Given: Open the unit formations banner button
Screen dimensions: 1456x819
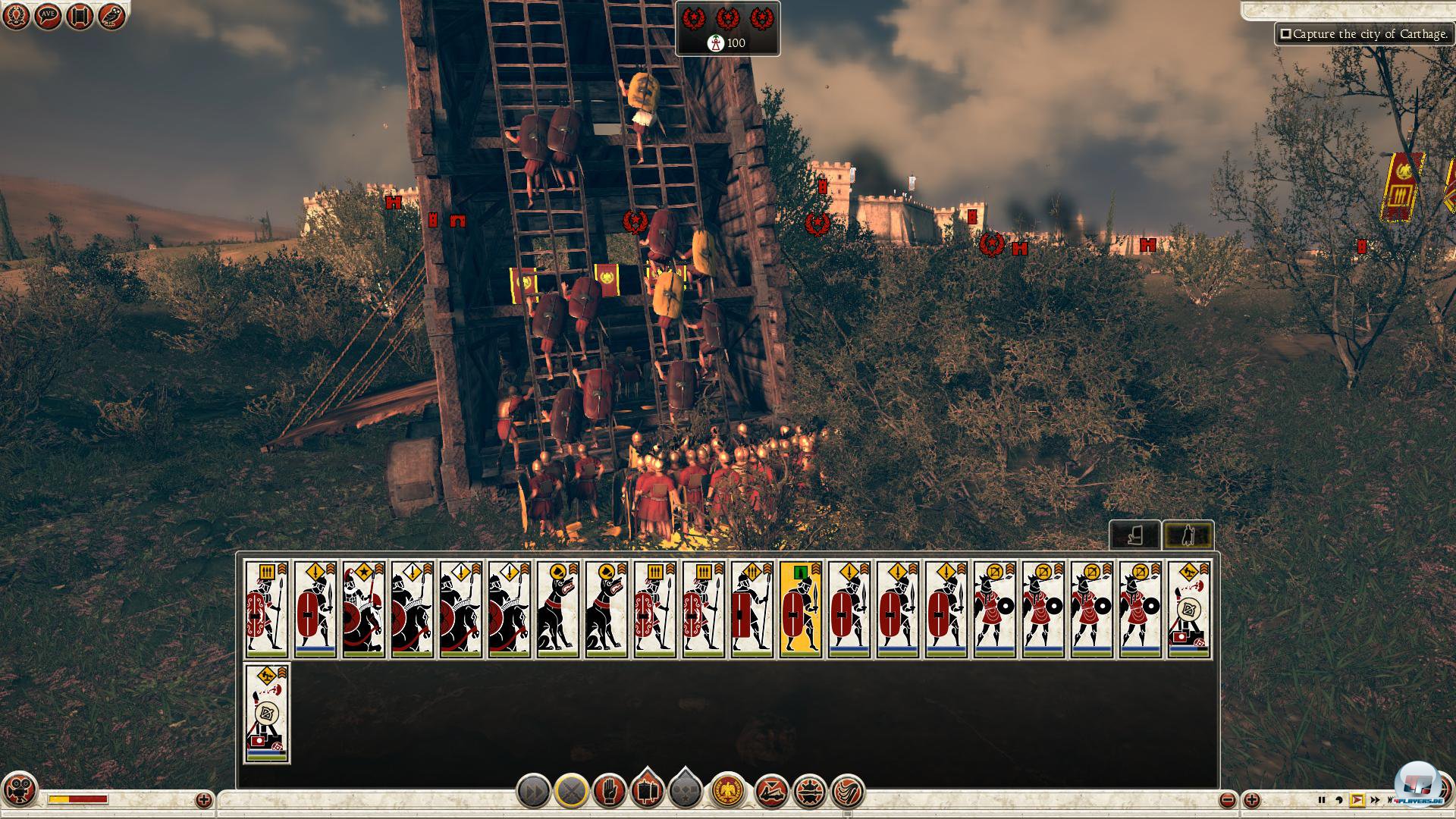Looking at the screenshot, I should 647,791.
